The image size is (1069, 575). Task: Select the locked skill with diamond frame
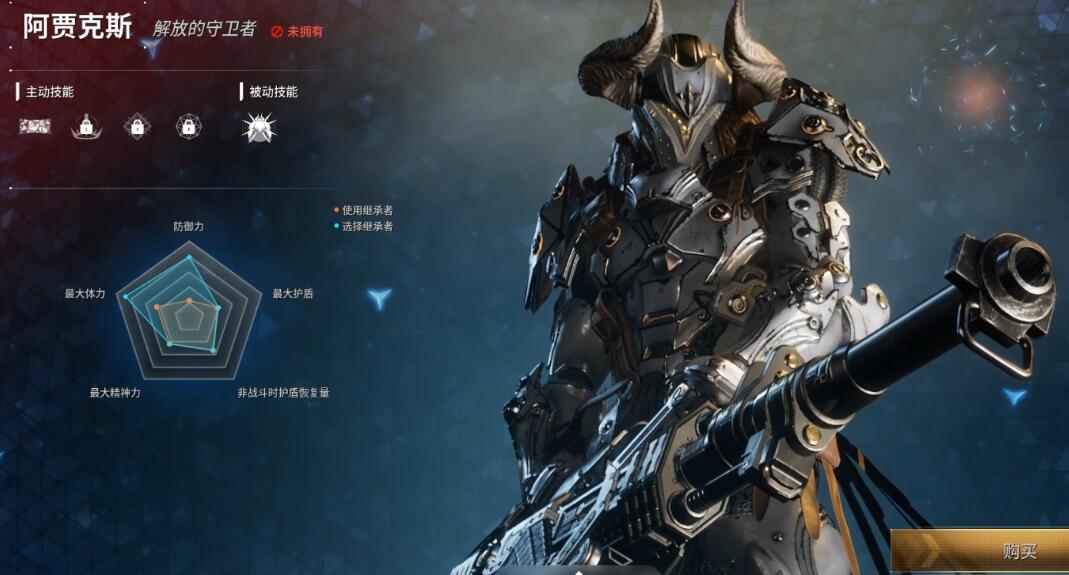click(137, 126)
